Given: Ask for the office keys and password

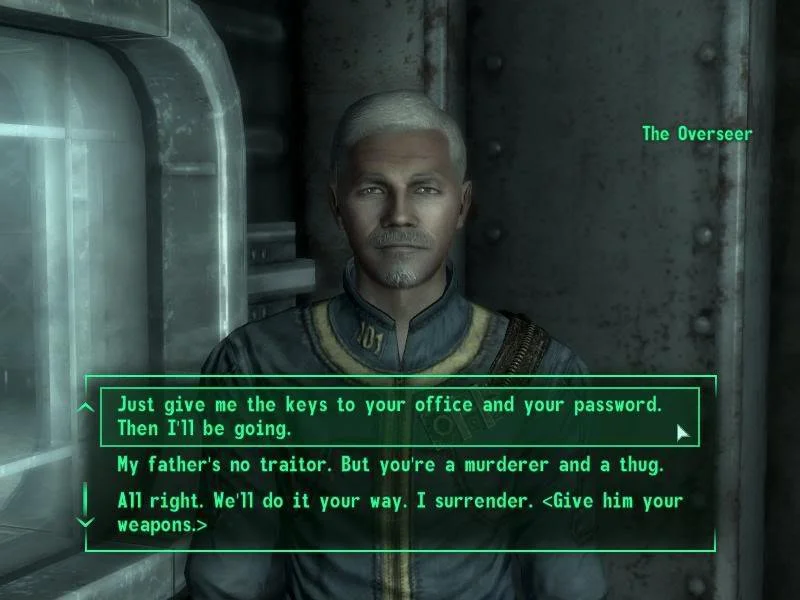Looking at the screenshot, I should click(x=390, y=416).
